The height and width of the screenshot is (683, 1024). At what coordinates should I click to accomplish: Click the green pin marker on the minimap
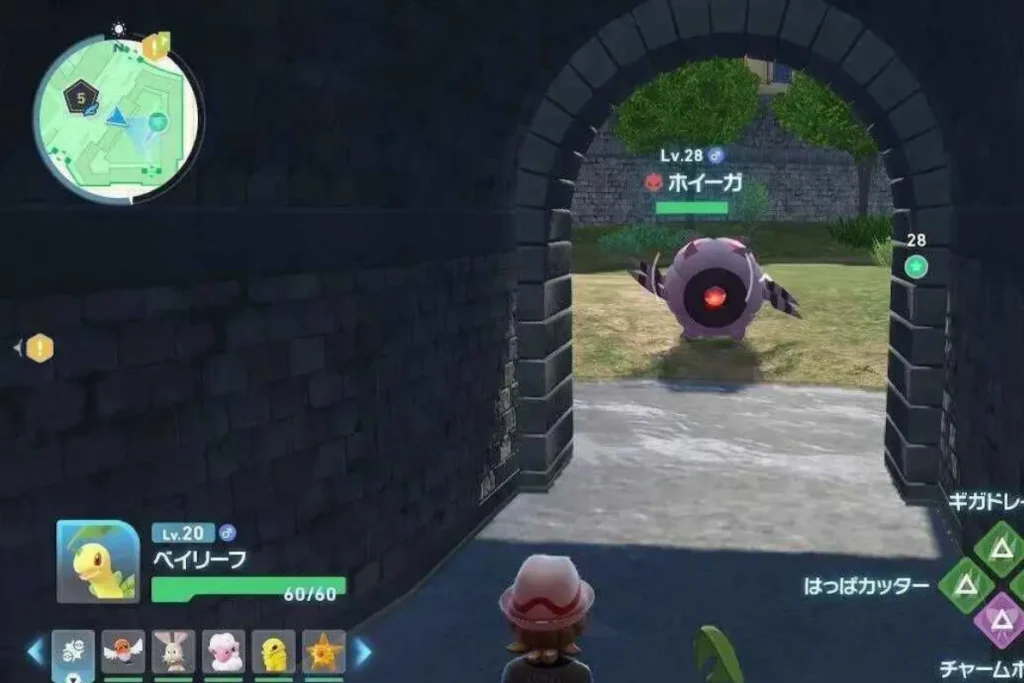pyautogui.click(x=157, y=122)
